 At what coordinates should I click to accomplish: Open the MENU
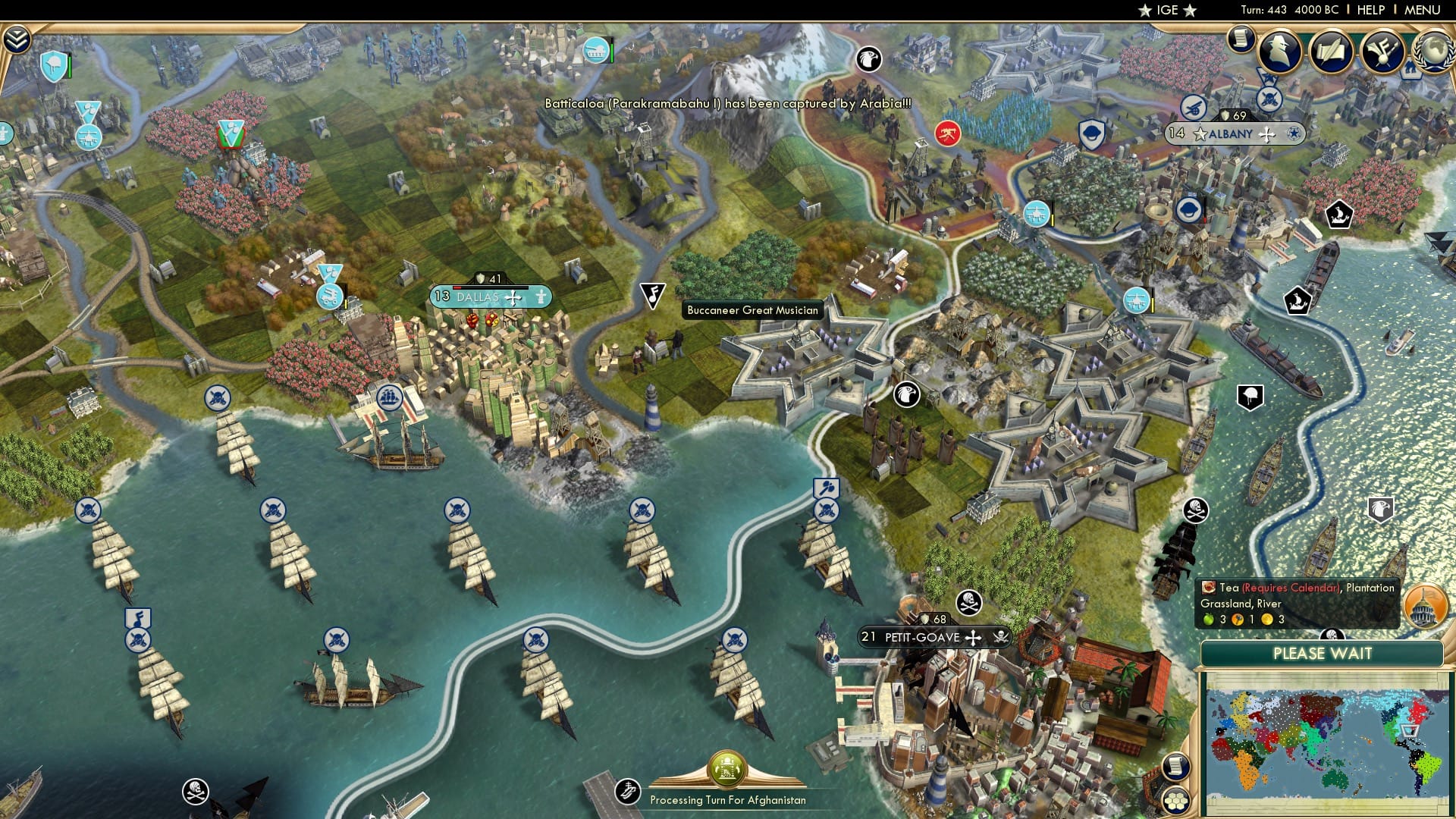tap(1423, 9)
